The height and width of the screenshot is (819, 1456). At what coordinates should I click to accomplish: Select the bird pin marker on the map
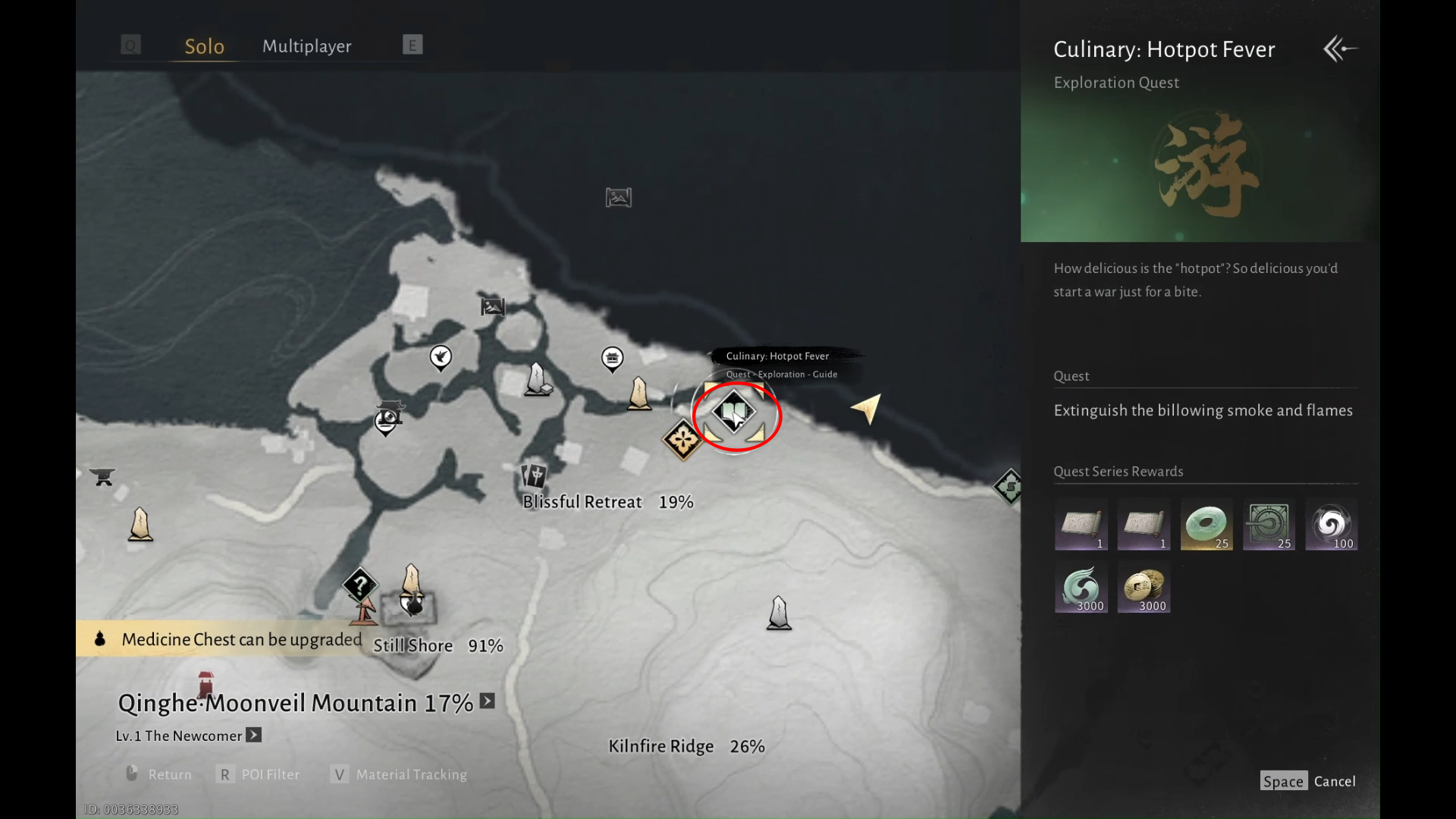coord(441,356)
